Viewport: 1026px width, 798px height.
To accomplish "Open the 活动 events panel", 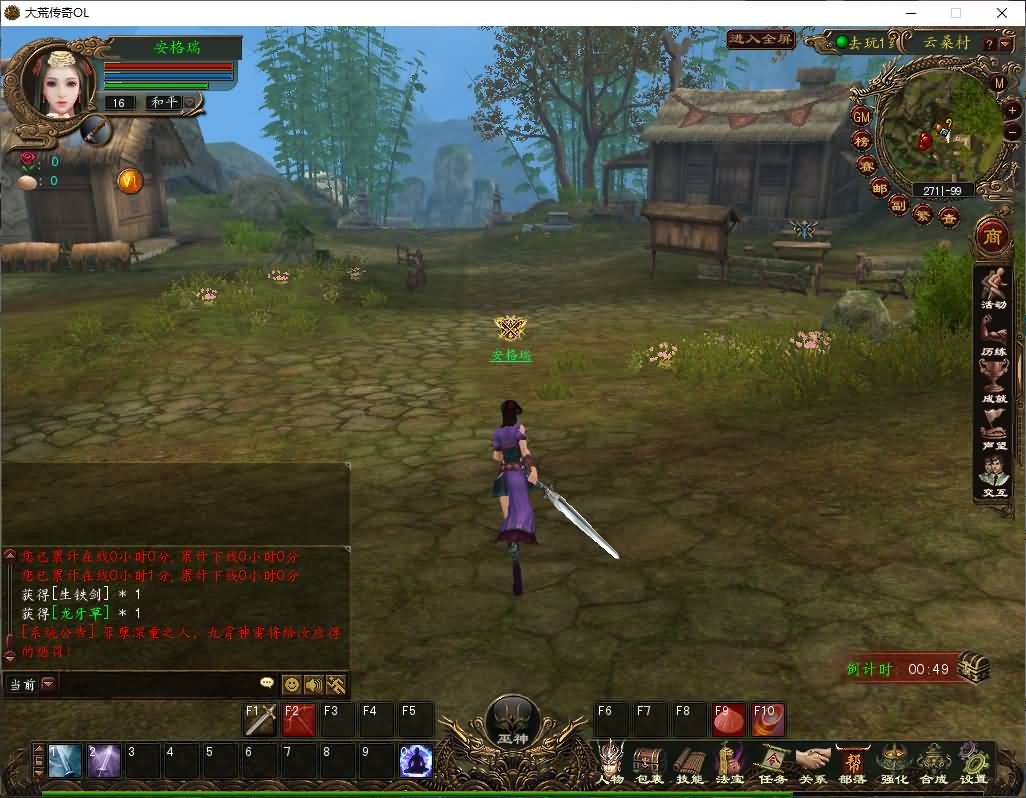I will [993, 287].
